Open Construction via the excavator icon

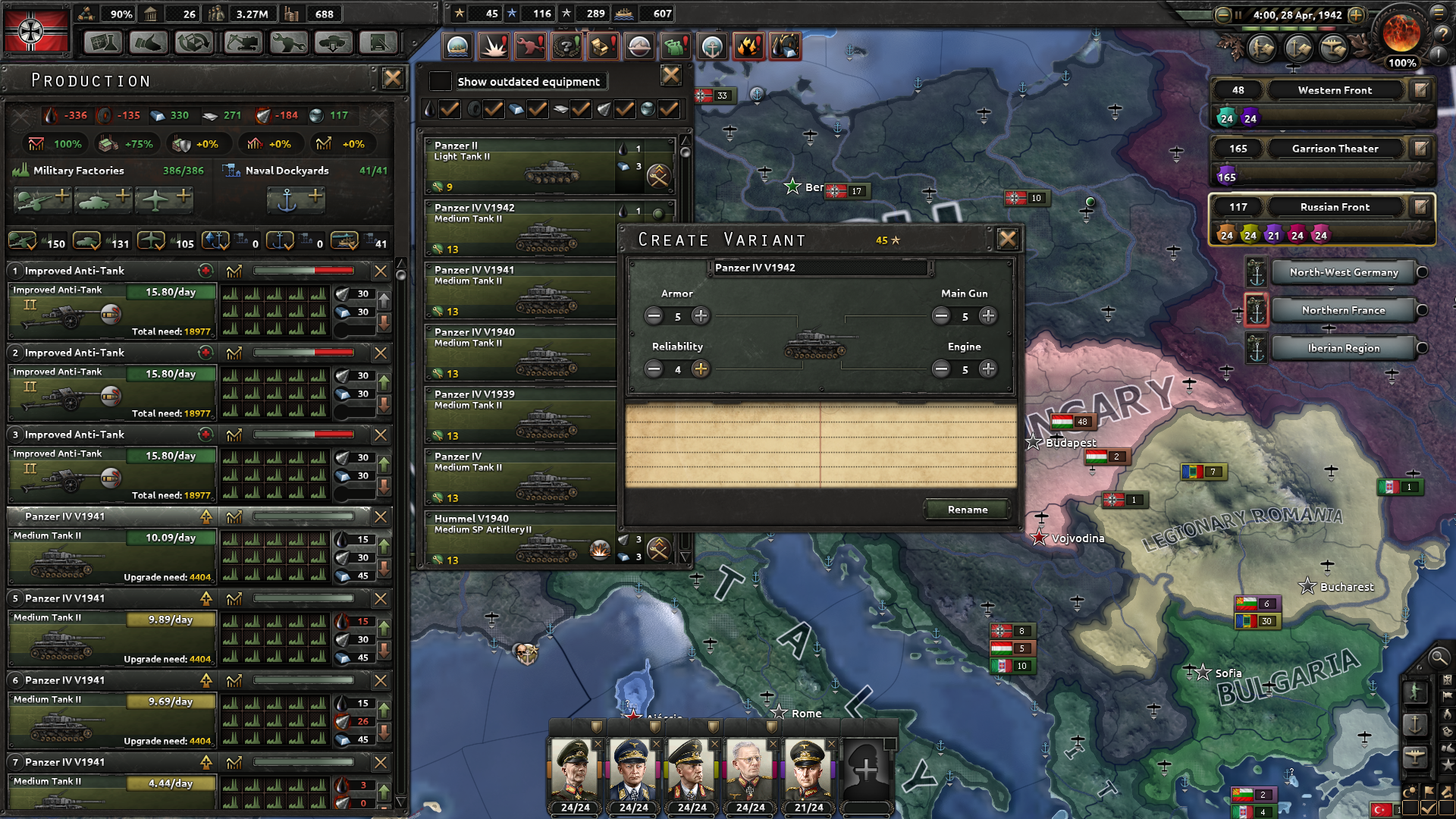[242, 43]
